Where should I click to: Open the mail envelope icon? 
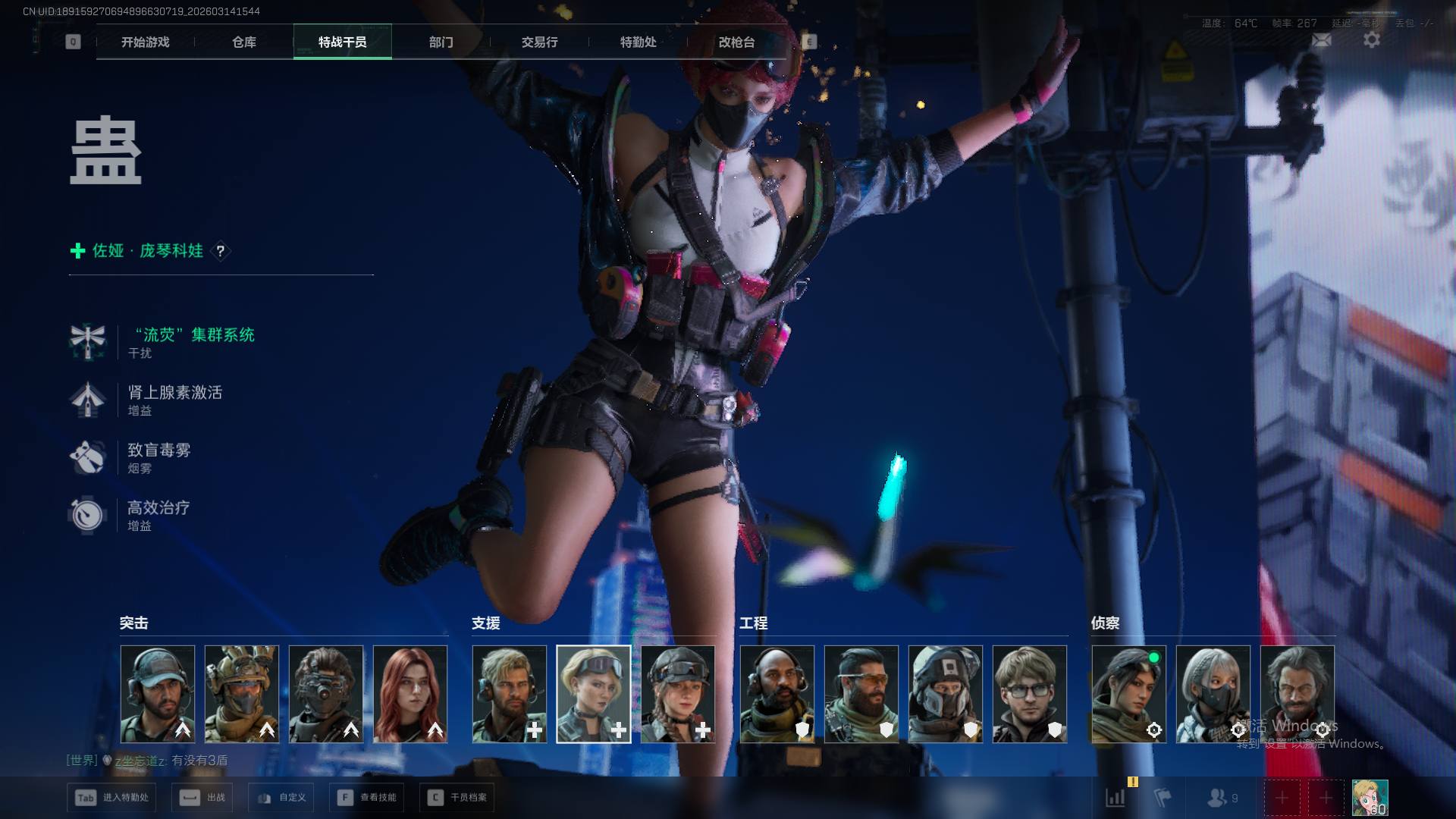(1322, 40)
